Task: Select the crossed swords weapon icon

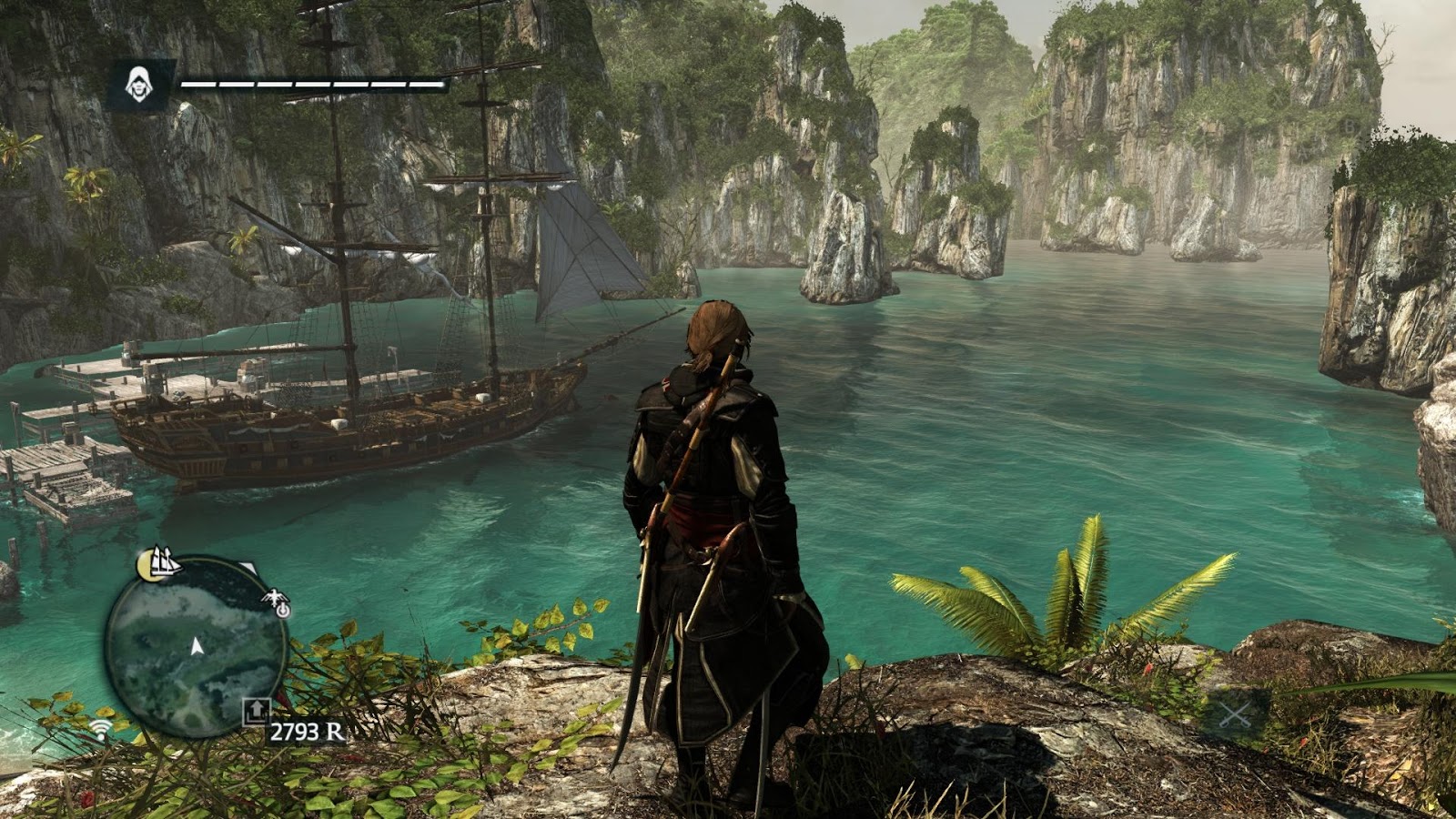Action: pos(1235,714)
